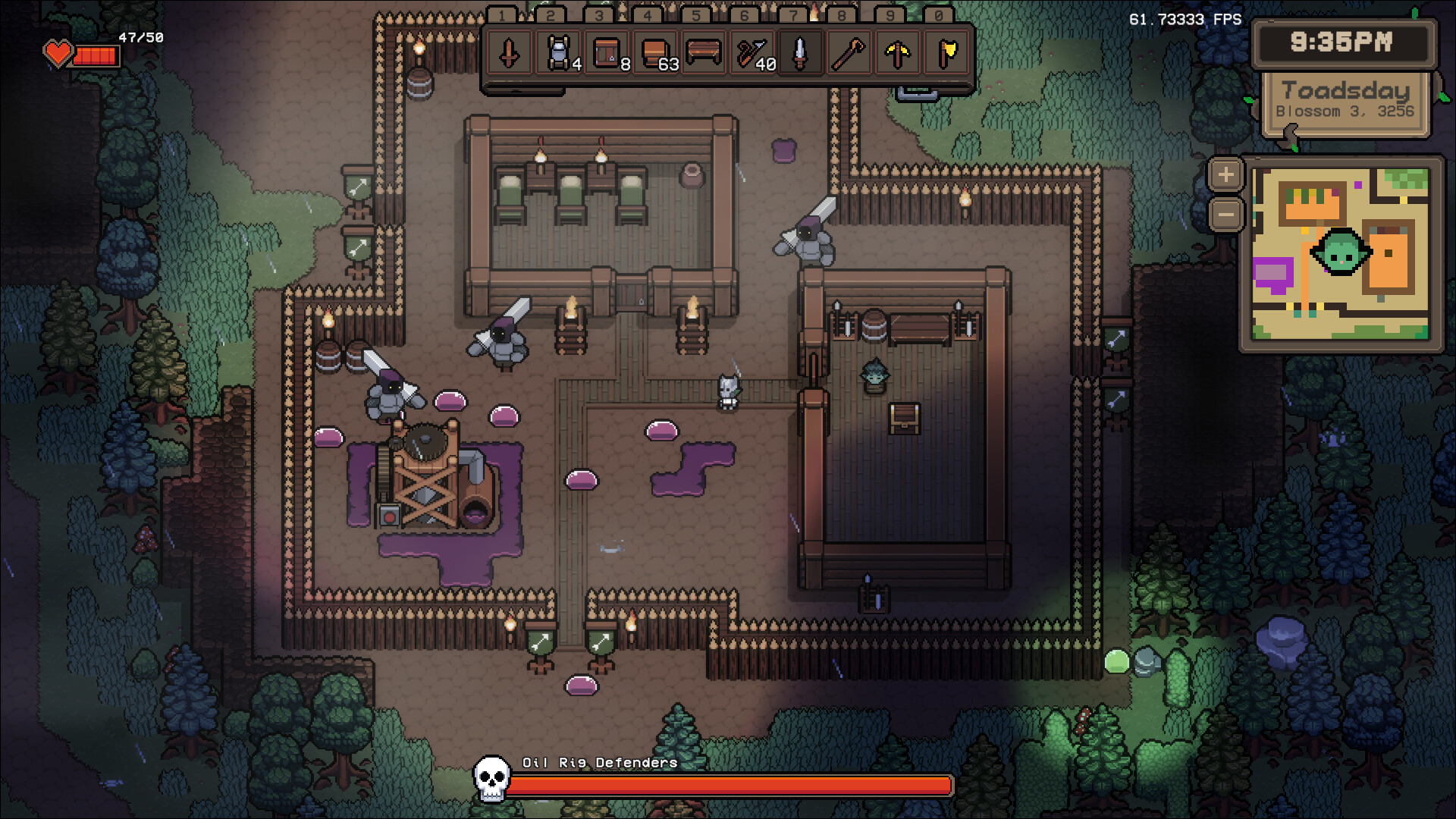Zoom in the minimap with the plus button
This screenshot has height=819, width=1456.
pyautogui.click(x=1226, y=174)
